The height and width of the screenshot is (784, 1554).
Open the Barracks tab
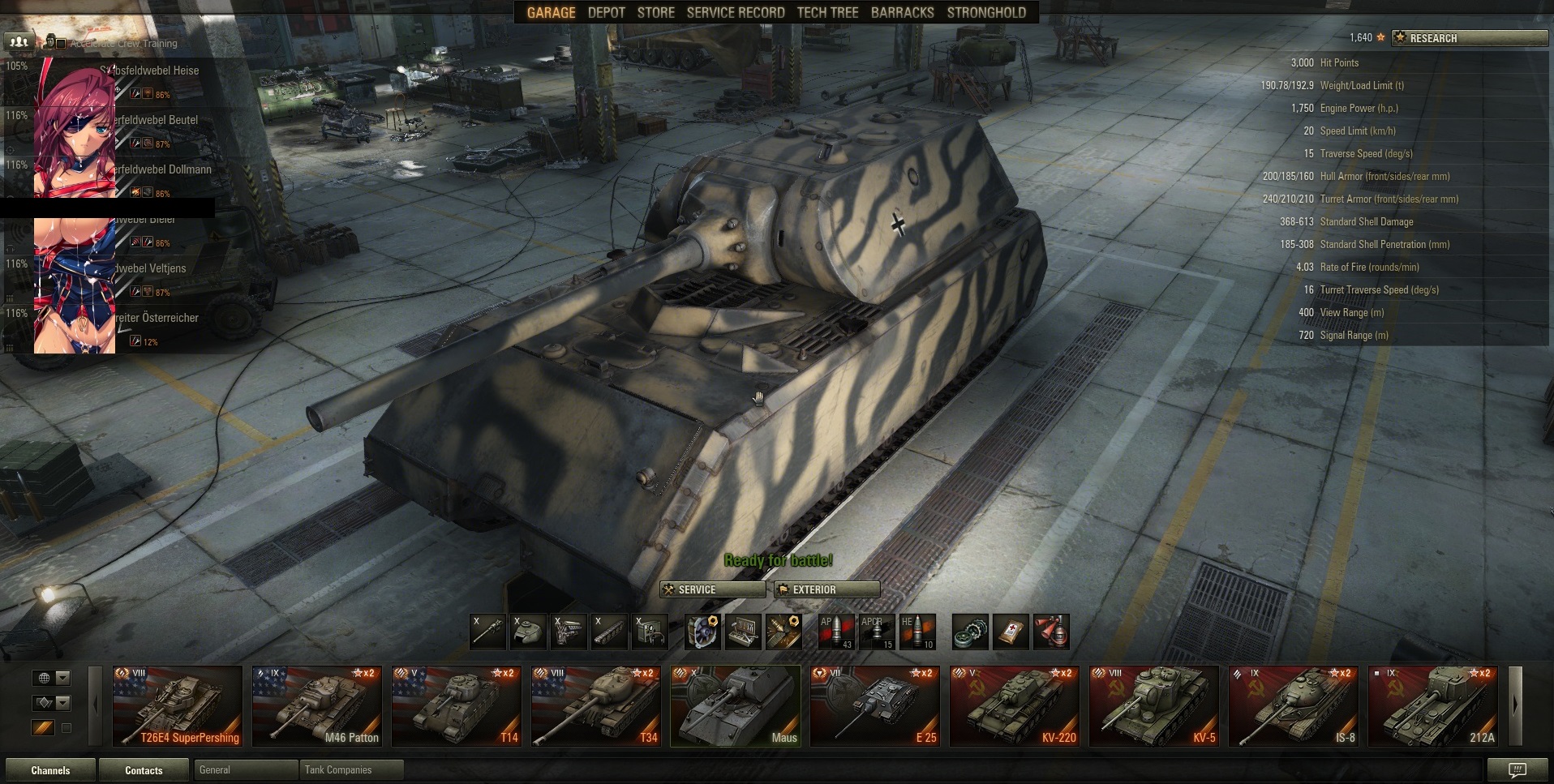click(902, 12)
